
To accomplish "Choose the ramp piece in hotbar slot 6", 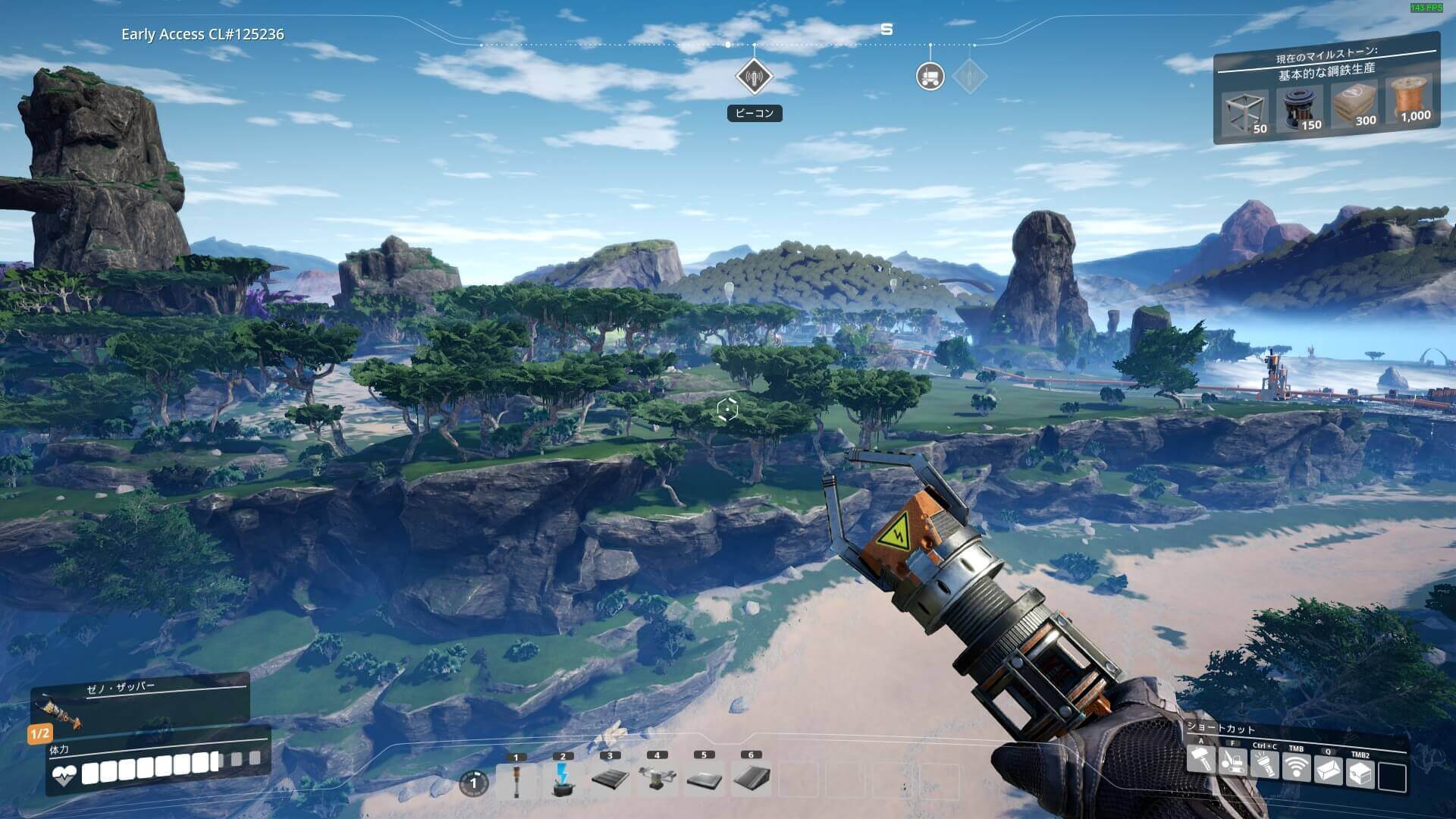I will click(x=751, y=780).
